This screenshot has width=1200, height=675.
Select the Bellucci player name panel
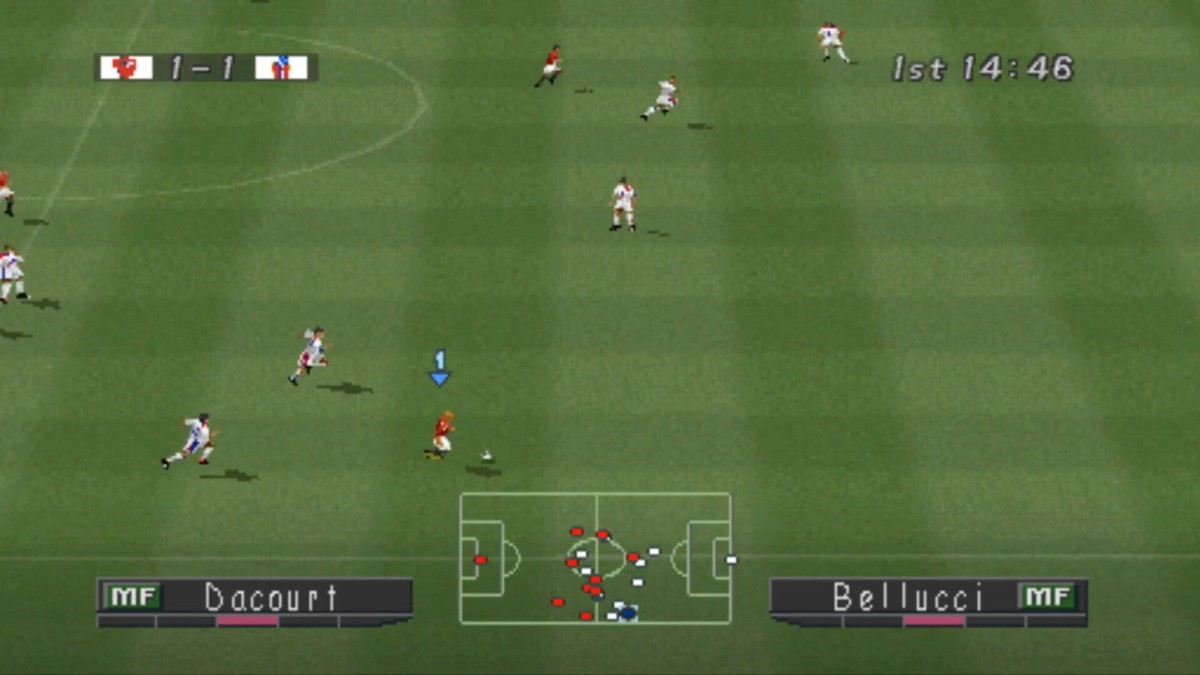[x=928, y=597]
